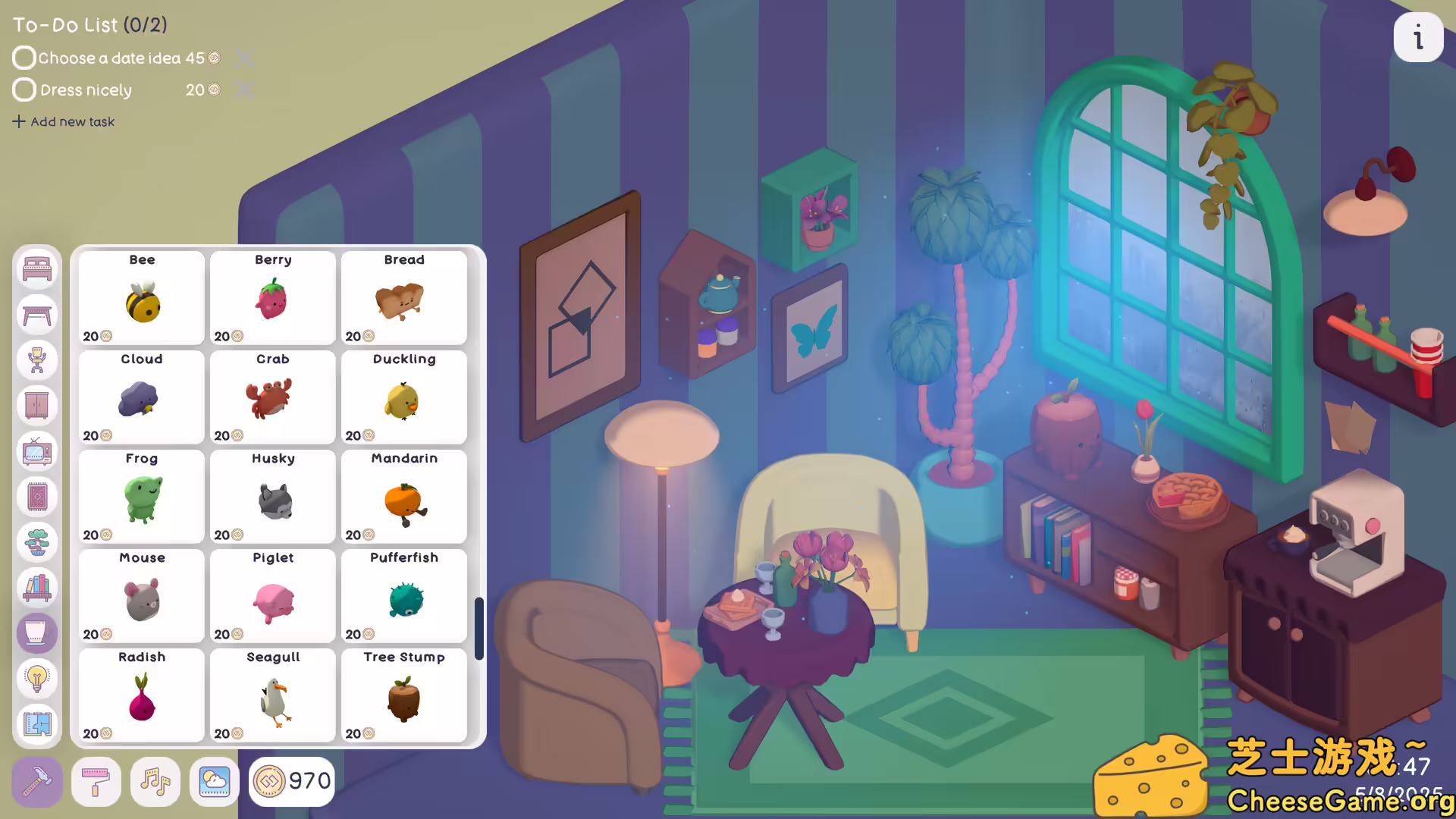Viewport: 1456px width, 819px height.
Task: Select the chair category icon
Action: point(36,359)
